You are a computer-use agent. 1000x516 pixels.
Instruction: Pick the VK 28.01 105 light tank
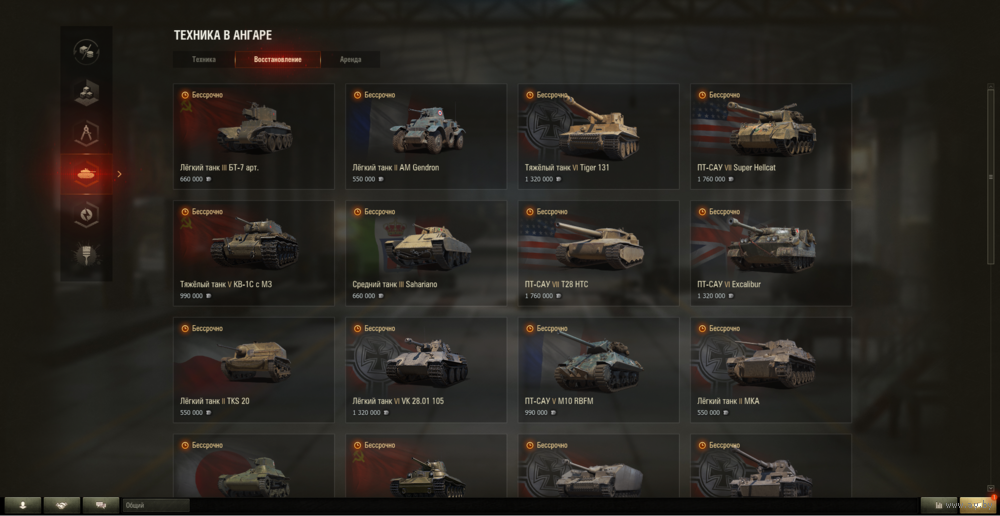426,369
